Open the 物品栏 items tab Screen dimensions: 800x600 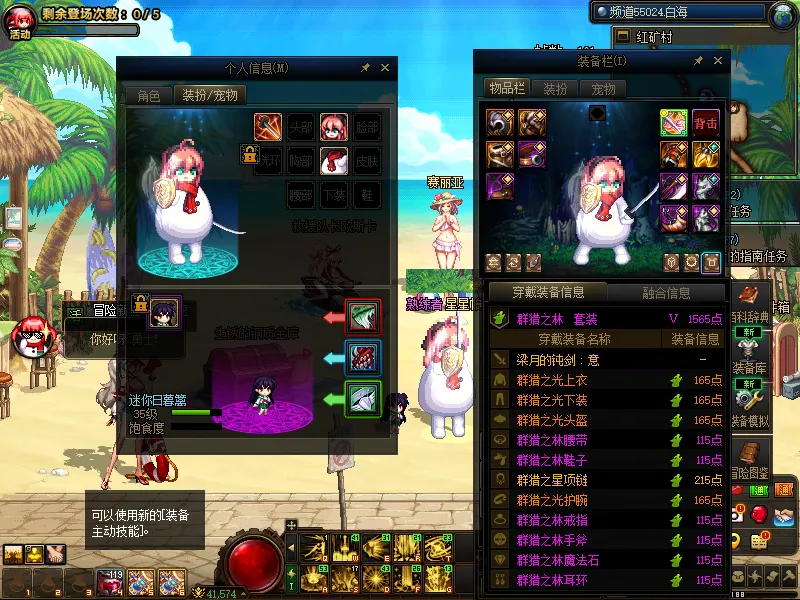[x=506, y=88]
